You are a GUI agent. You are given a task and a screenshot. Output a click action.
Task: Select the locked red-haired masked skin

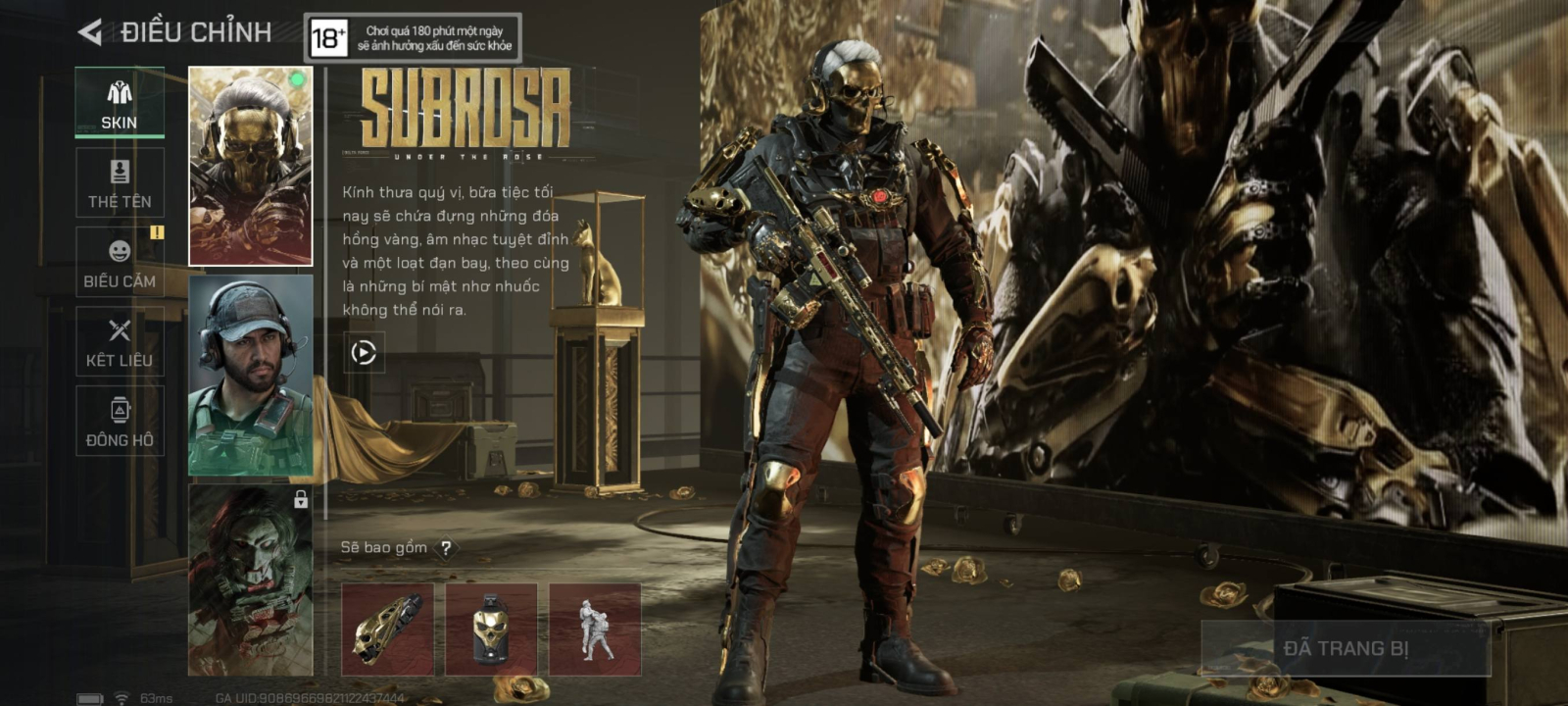point(251,580)
